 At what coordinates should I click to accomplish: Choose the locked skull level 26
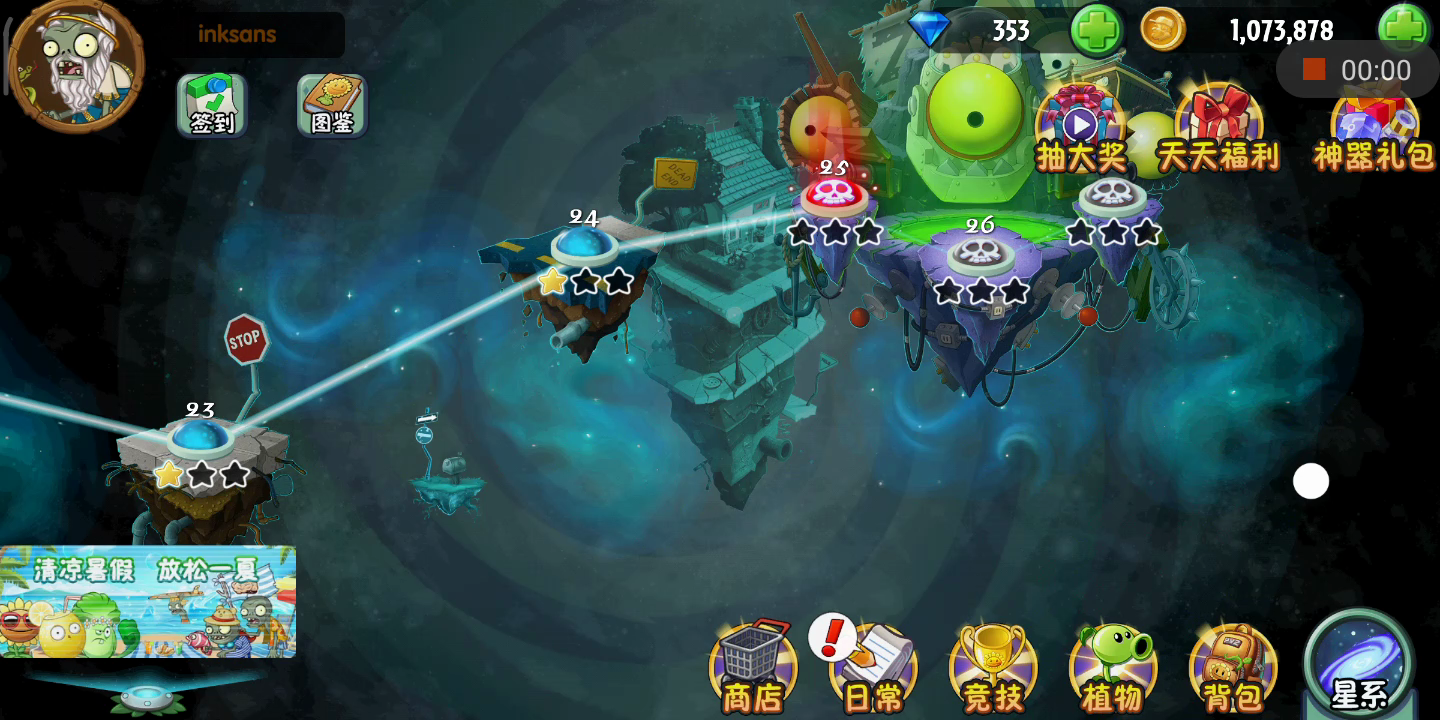[x=980, y=255]
